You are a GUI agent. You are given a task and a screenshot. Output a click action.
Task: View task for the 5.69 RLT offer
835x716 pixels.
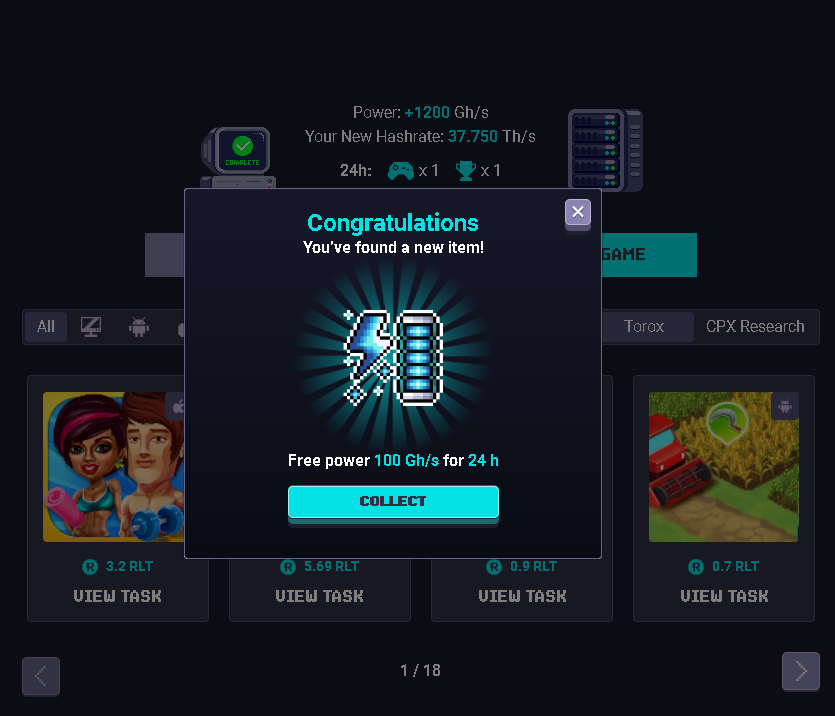point(319,596)
